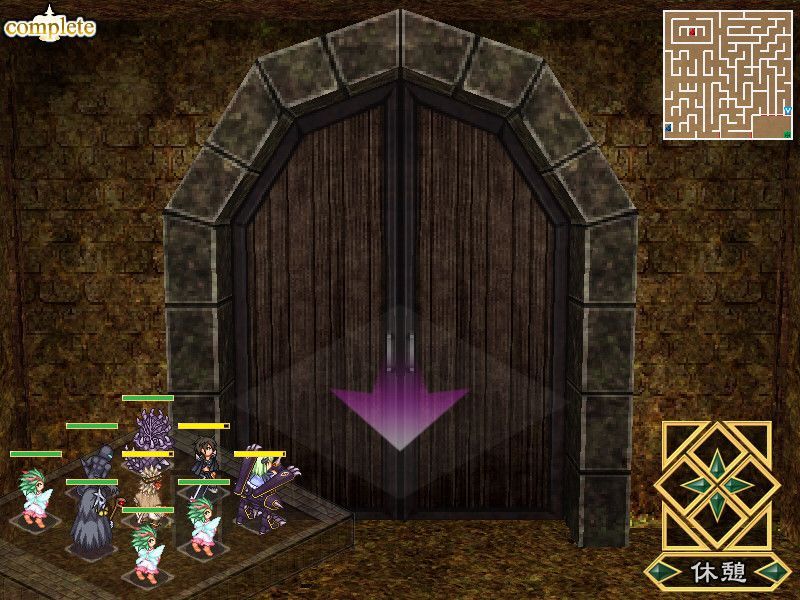This screenshot has height=600, width=800.
Task: Select the 休憩 rest button
Action: (718, 573)
